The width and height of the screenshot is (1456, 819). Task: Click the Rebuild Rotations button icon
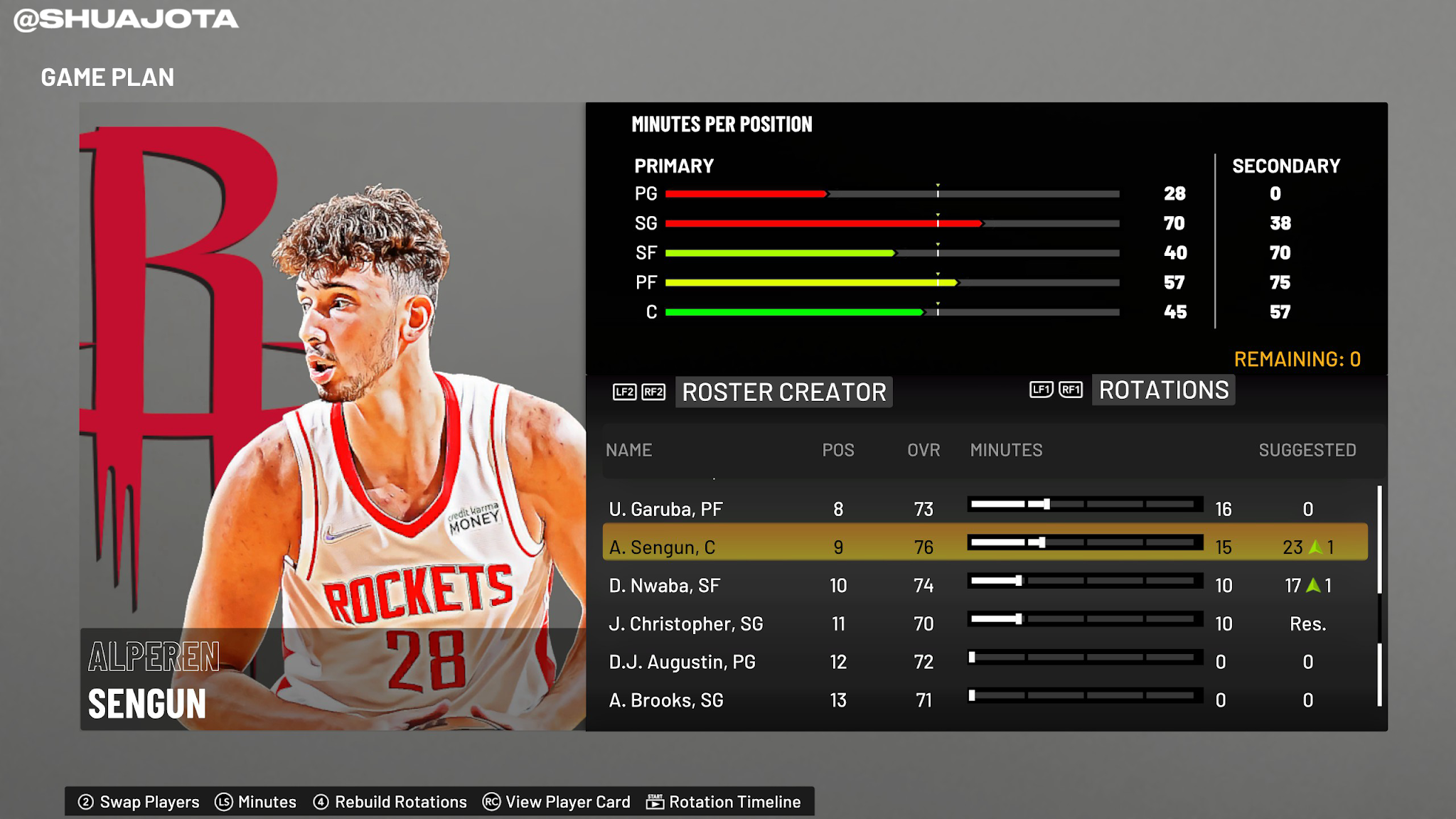click(320, 801)
